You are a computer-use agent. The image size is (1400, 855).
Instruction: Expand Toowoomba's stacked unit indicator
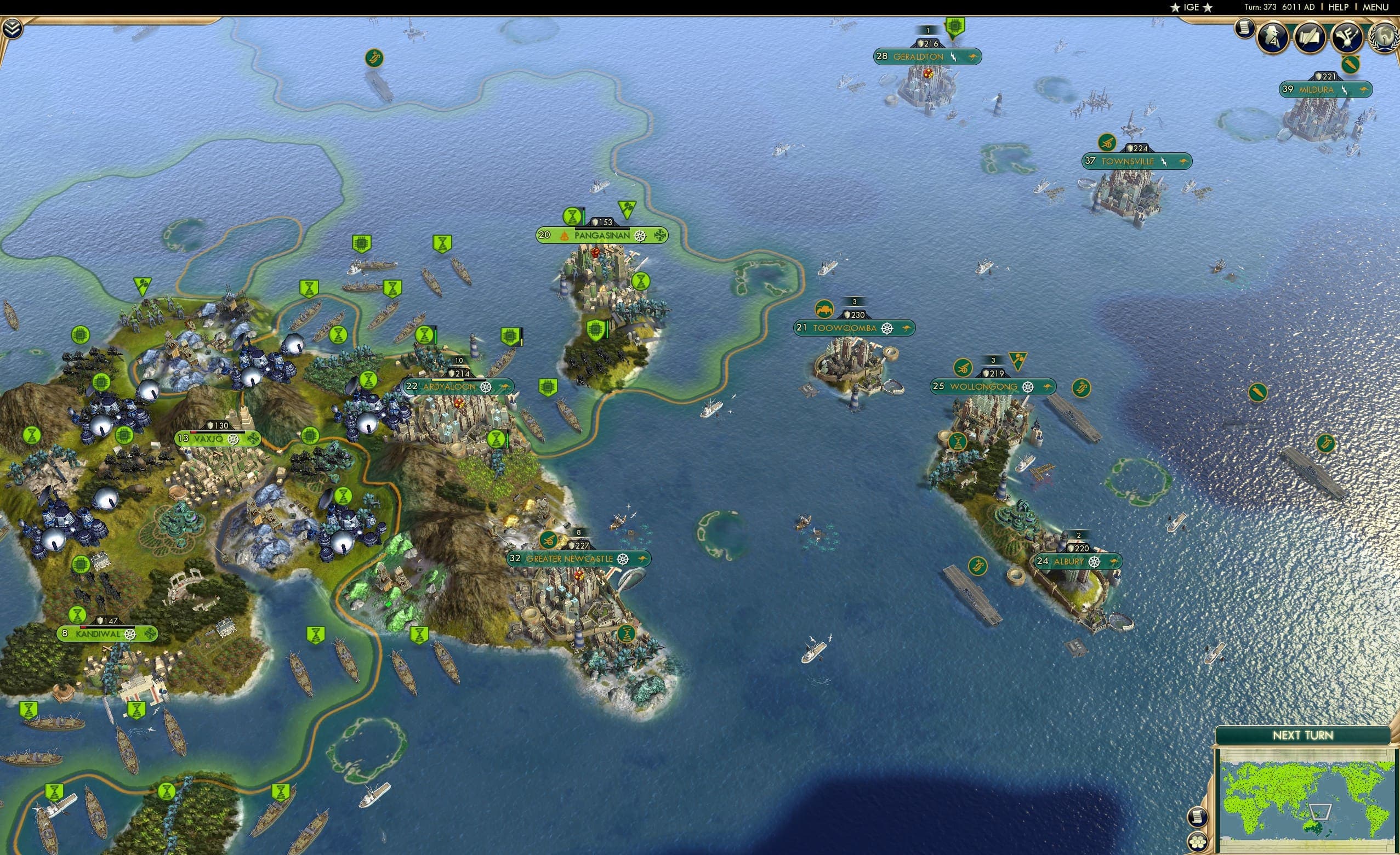tap(854, 302)
